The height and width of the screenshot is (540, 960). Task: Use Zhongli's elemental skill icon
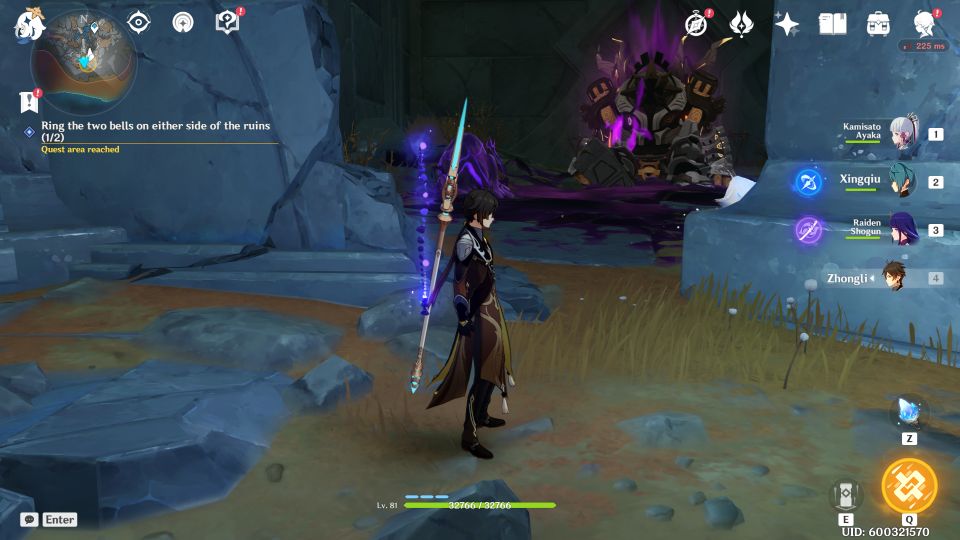click(845, 494)
